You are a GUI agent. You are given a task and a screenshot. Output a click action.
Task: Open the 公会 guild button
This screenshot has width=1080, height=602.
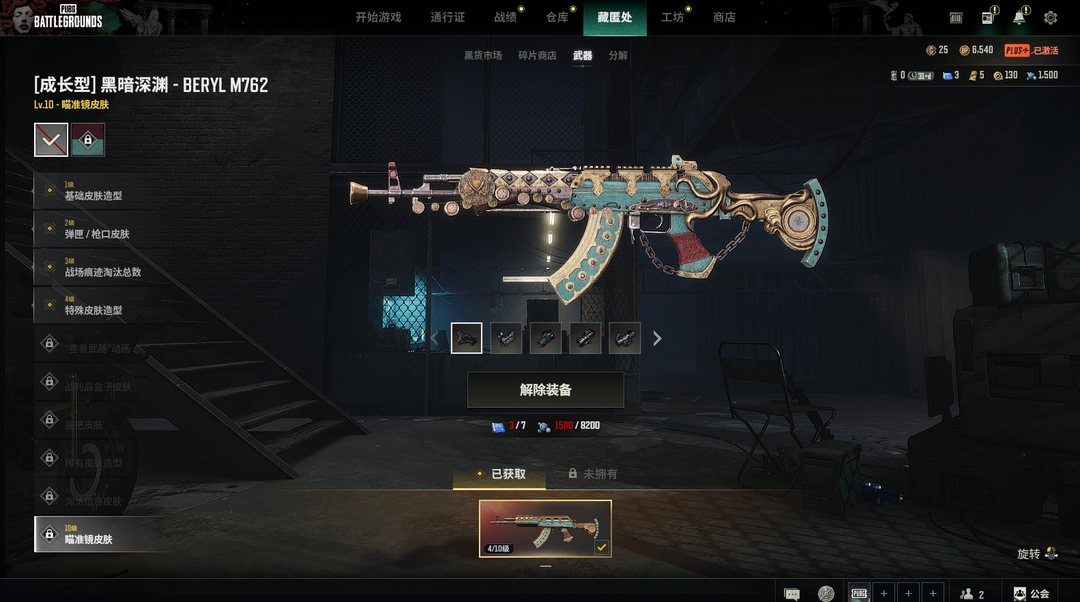coord(1033,593)
